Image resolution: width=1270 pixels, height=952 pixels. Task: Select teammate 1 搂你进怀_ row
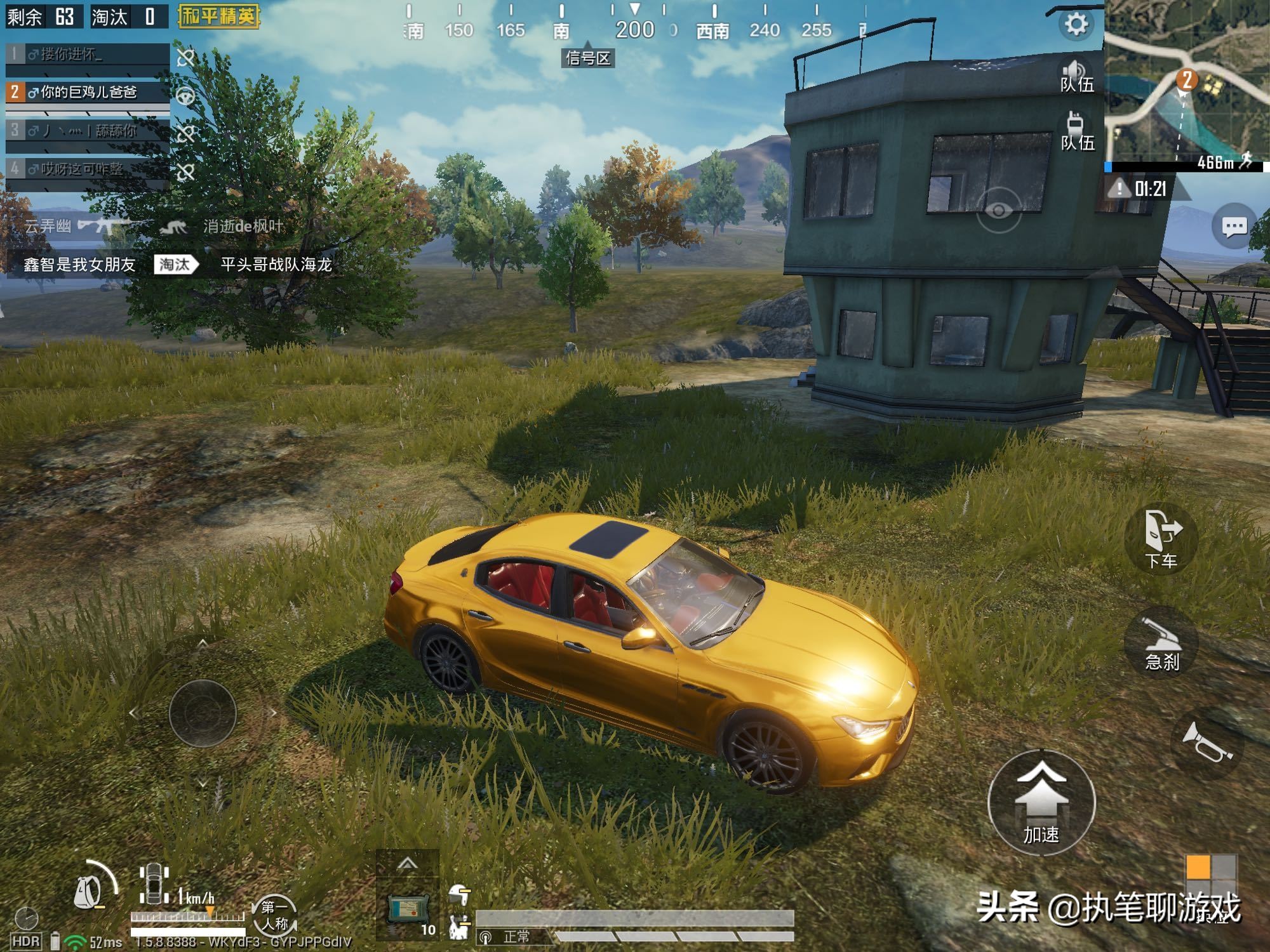[88, 55]
